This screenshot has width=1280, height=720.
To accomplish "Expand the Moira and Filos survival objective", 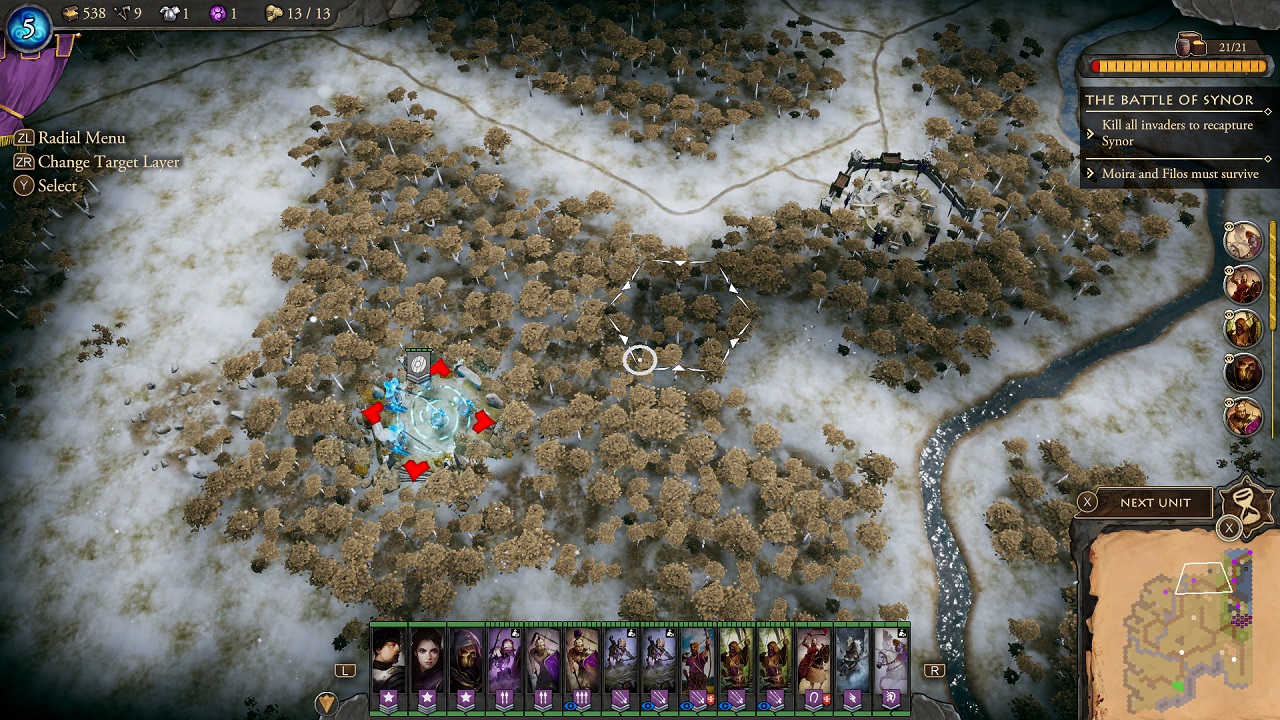I will 1180,173.
